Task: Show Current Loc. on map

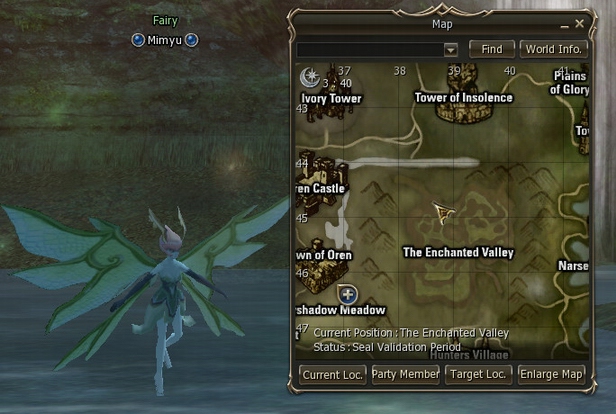Action: pyautogui.click(x=333, y=374)
